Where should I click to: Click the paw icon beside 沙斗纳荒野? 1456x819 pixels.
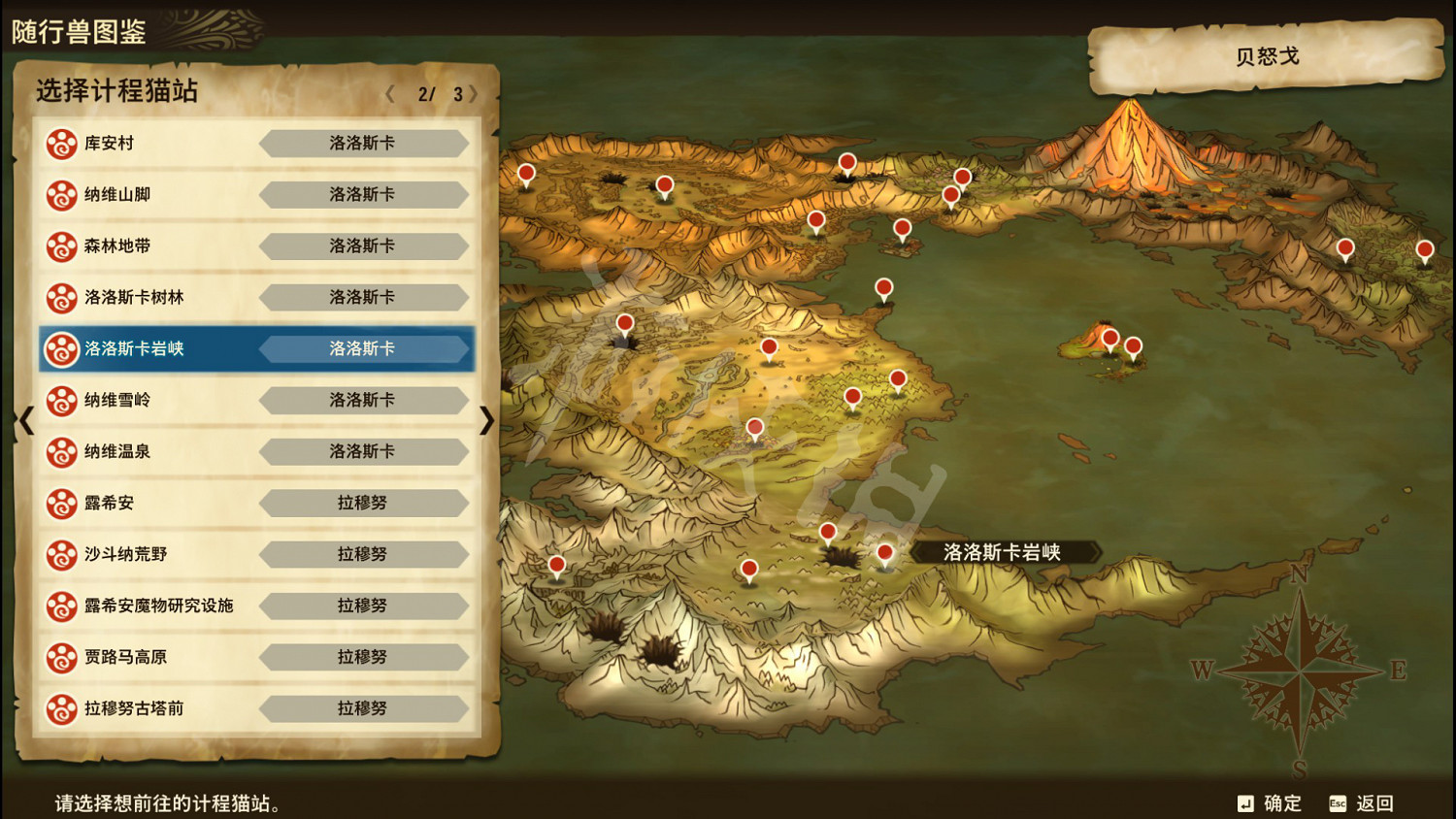61,554
